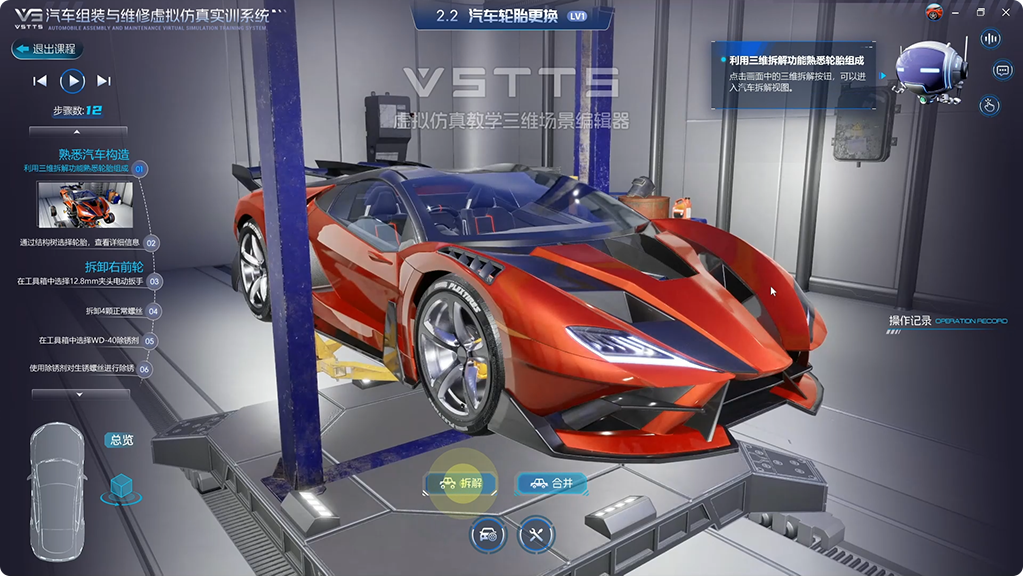Open the car parts view round icon
The width and height of the screenshot is (1023, 576).
pos(488,534)
